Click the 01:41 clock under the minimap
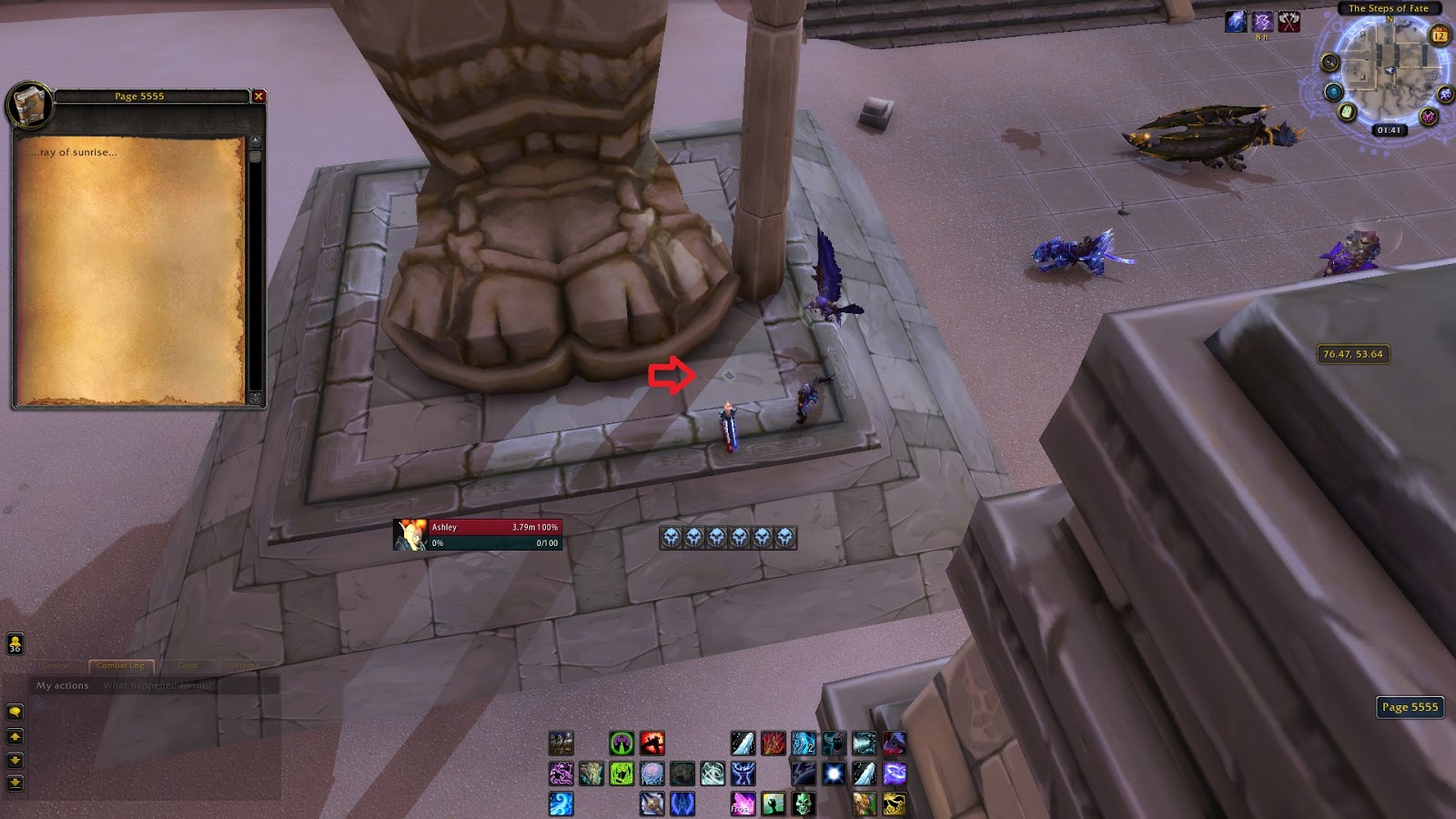Viewport: 1456px width, 819px height. tap(1390, 130)
